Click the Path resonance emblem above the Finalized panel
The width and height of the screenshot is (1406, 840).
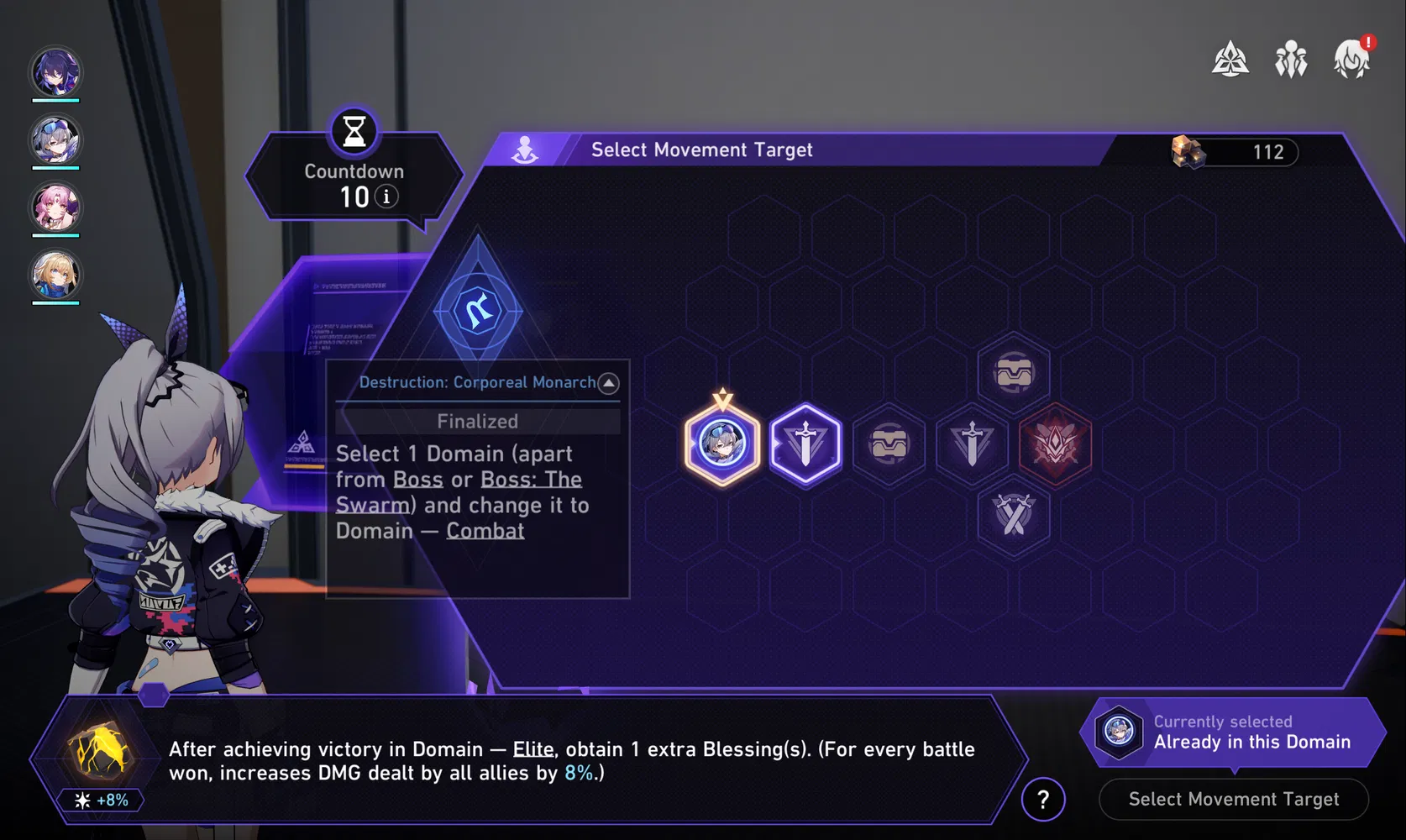(478, 309)
